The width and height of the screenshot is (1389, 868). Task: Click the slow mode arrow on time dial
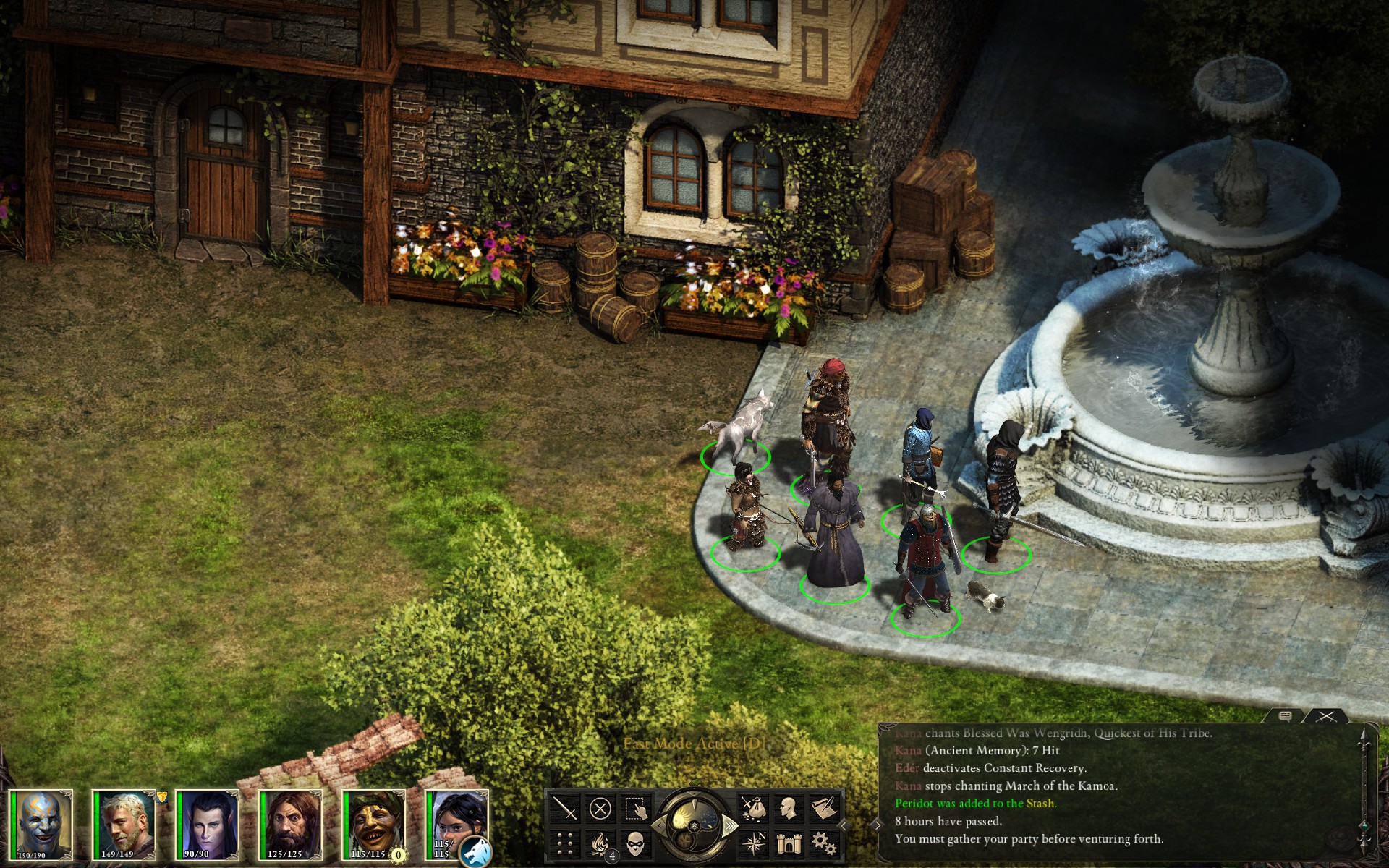pos(659,825)
